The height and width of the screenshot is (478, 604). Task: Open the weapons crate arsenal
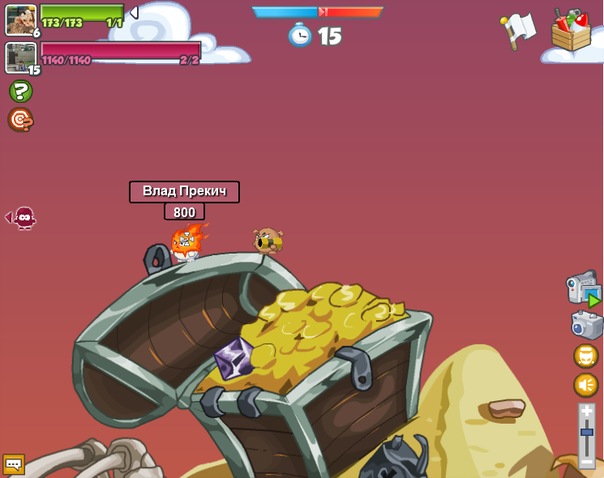click(573, 32)
